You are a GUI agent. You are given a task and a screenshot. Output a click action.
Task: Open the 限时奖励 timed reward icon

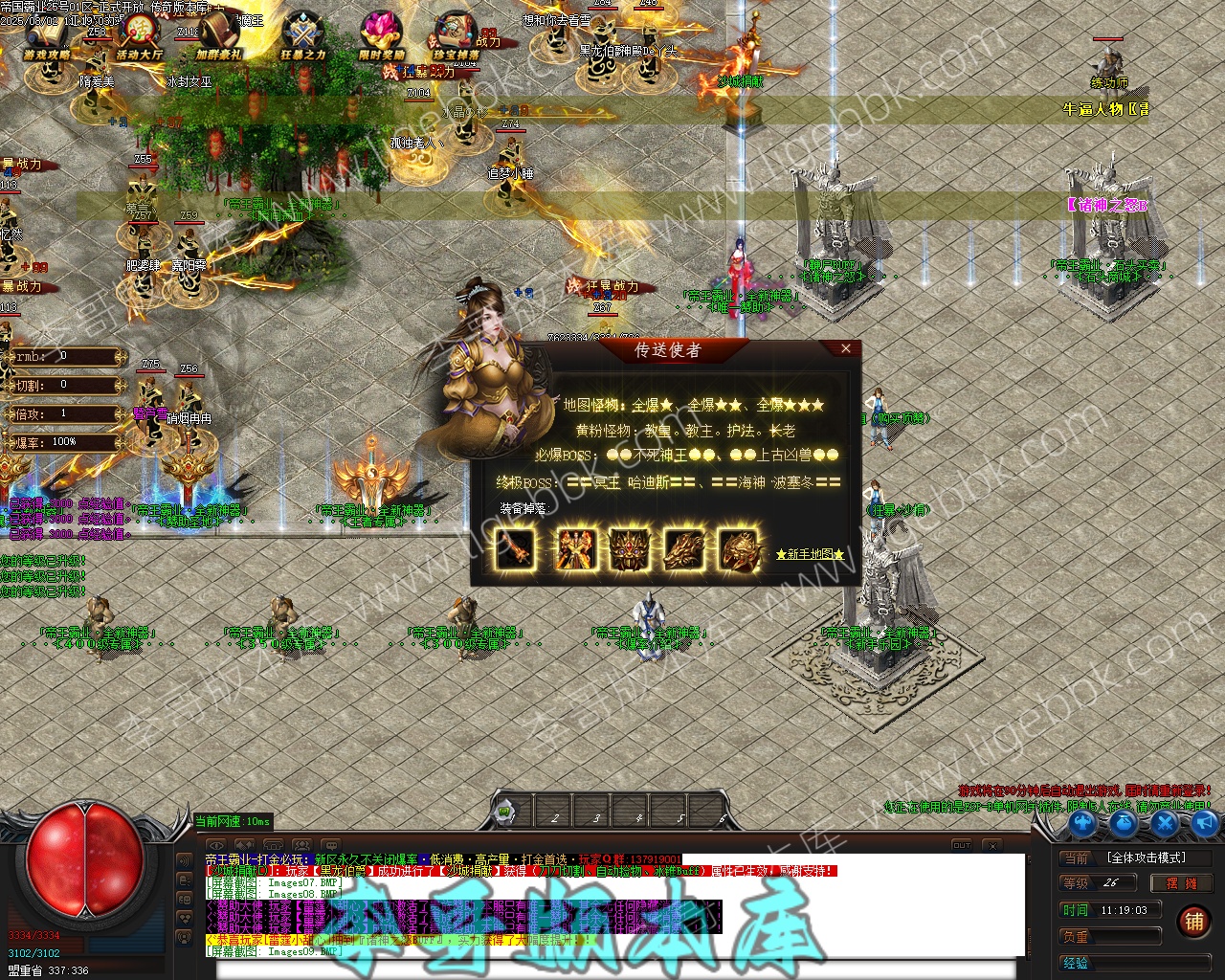click(x=382, y=38)
